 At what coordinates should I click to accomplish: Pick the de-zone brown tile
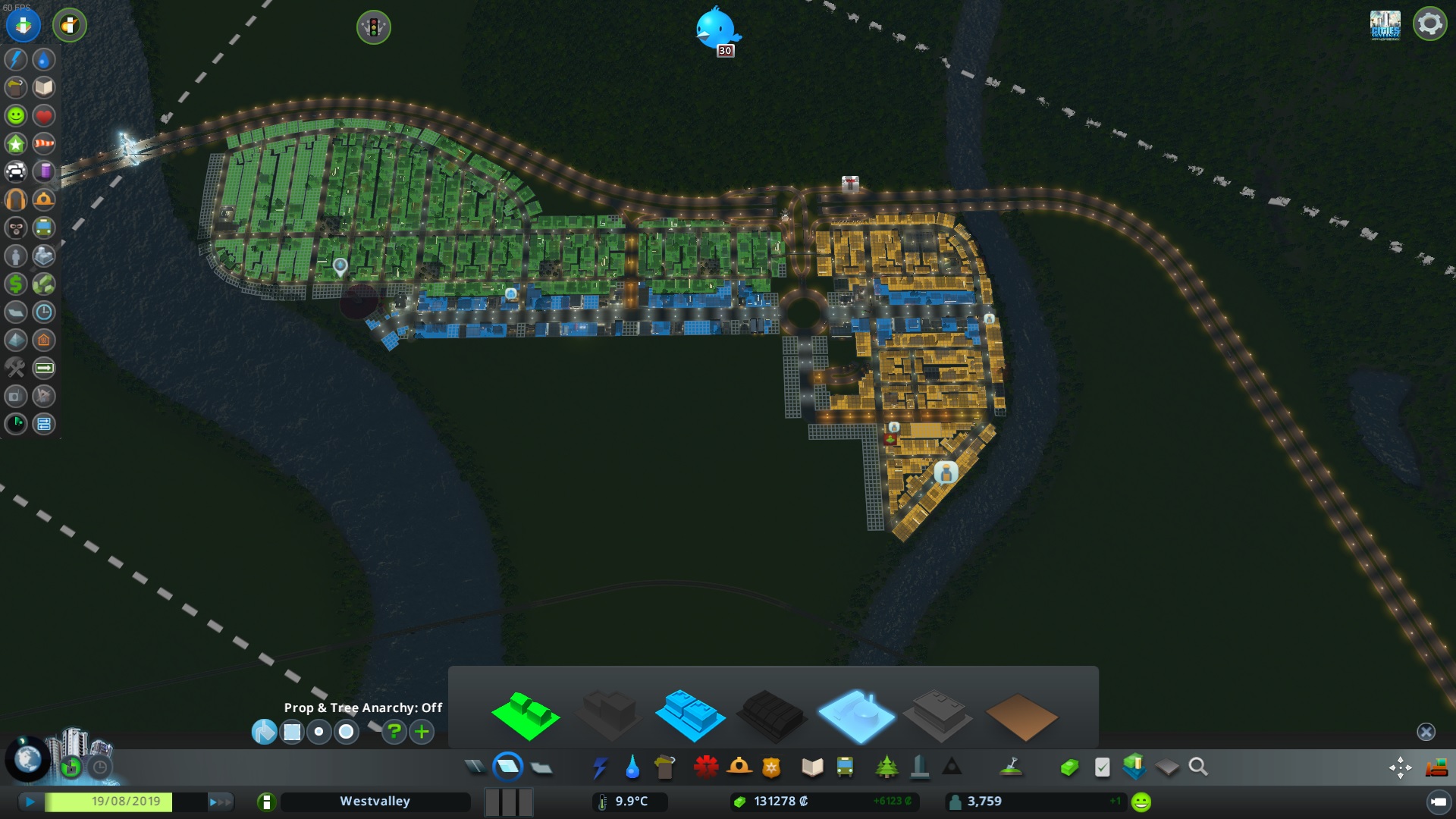[x=1021, y=717]
